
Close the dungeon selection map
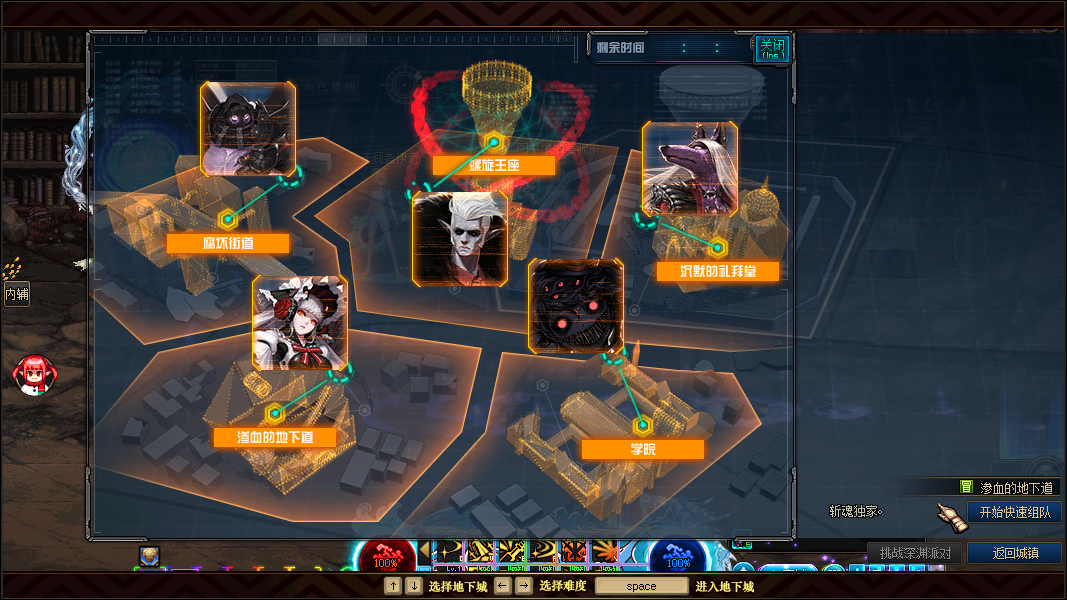[x=771, y=48]
